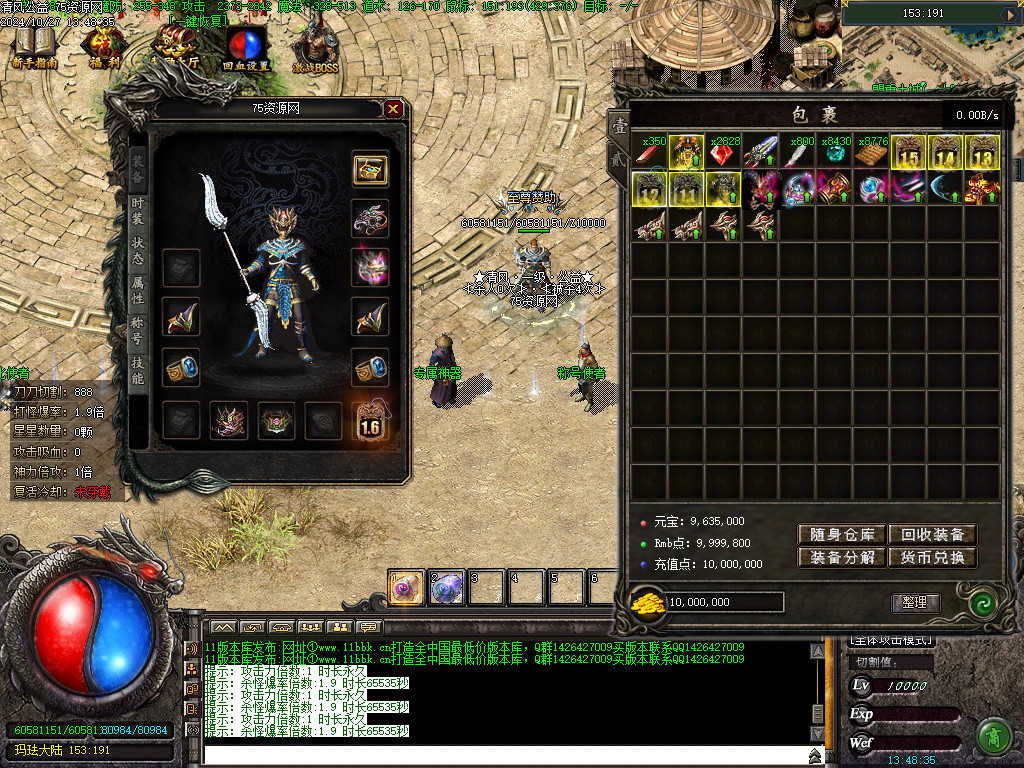Open the 激战BOSS menu
This screenshot has width=1024, height=768.
pyautogui.click(x=316, y=48)
